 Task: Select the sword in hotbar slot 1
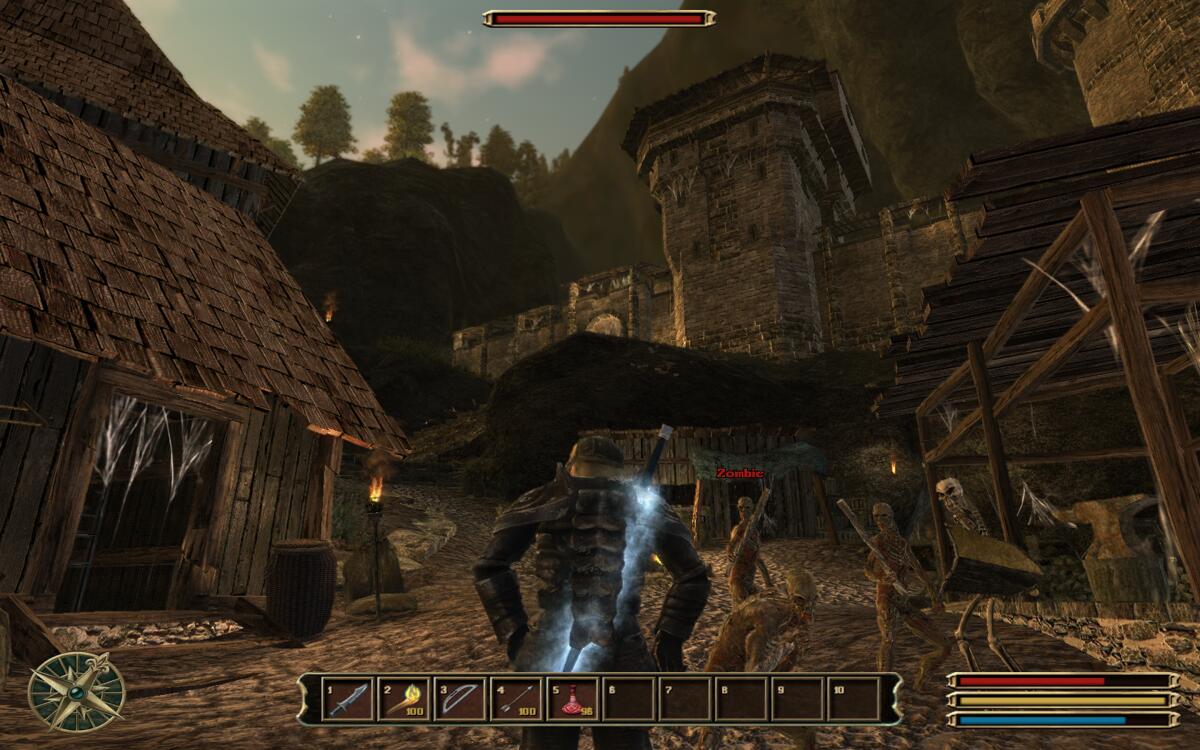(x=347, y=698)
